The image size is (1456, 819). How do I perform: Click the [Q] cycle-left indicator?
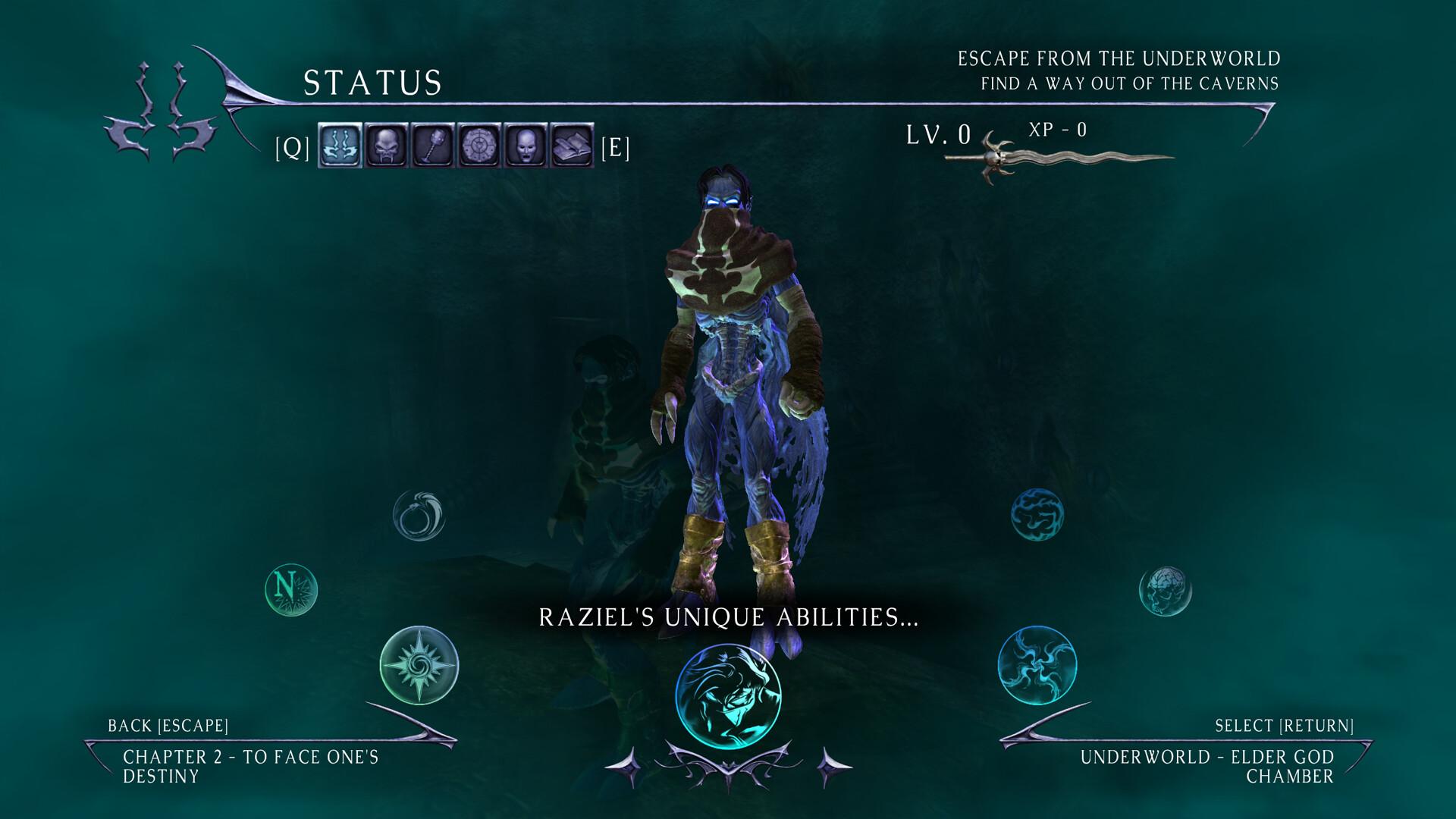click(x=292, y=149)
